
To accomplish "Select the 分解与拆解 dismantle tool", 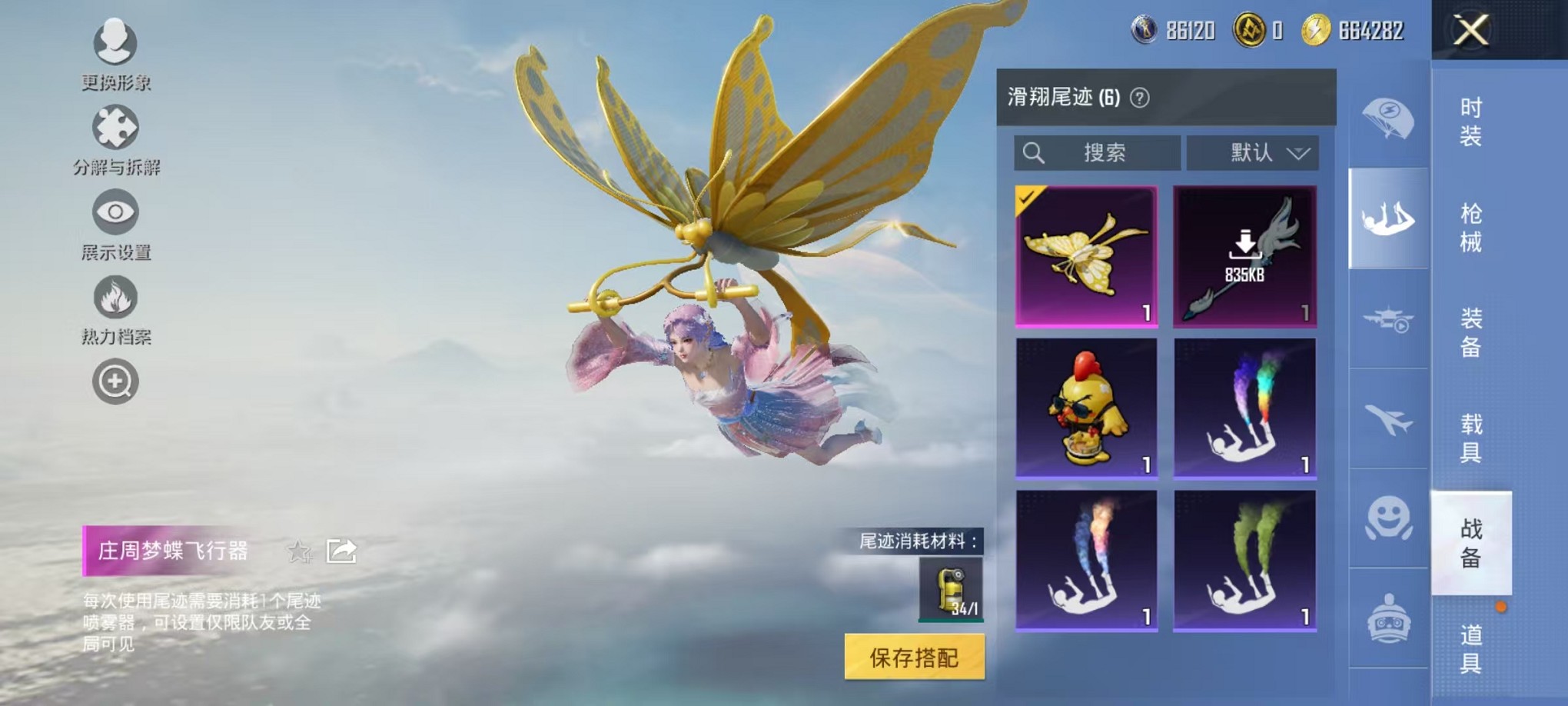I will pyautogui.click(x=114, y=131).
